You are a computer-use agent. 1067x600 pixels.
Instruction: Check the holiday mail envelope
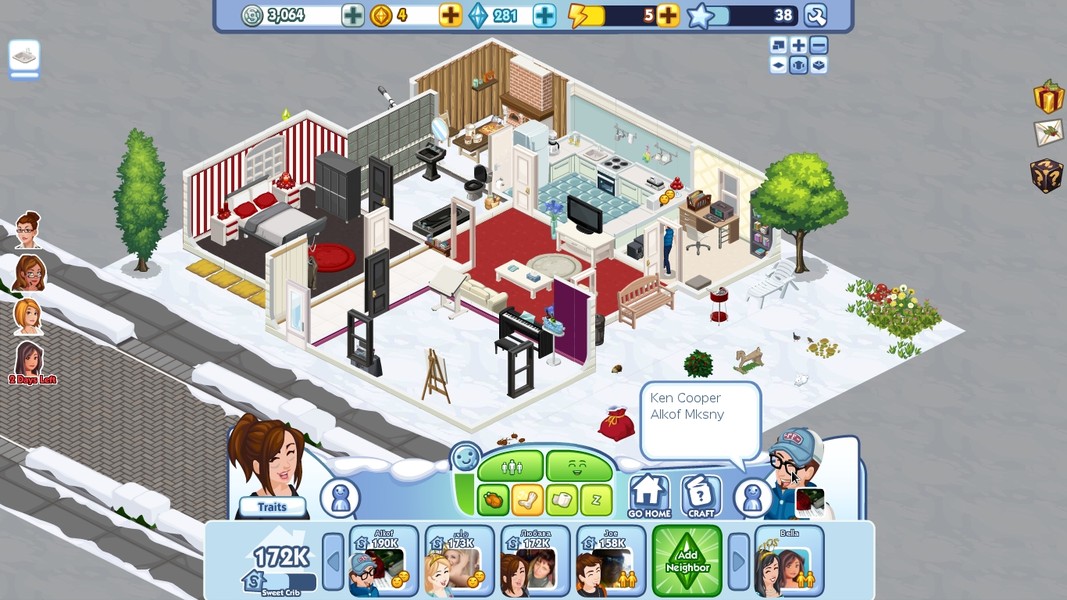point(1048,133)
